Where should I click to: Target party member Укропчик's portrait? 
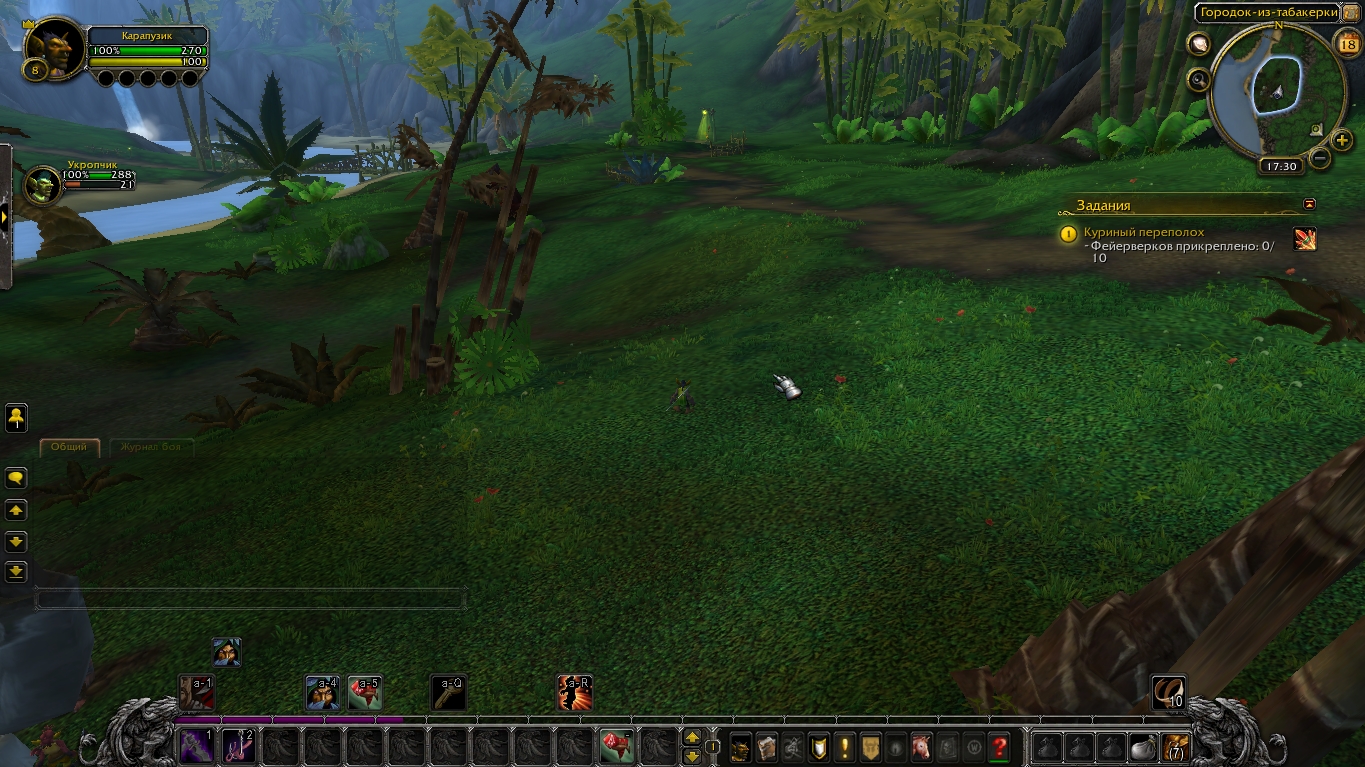pos(43,185)
